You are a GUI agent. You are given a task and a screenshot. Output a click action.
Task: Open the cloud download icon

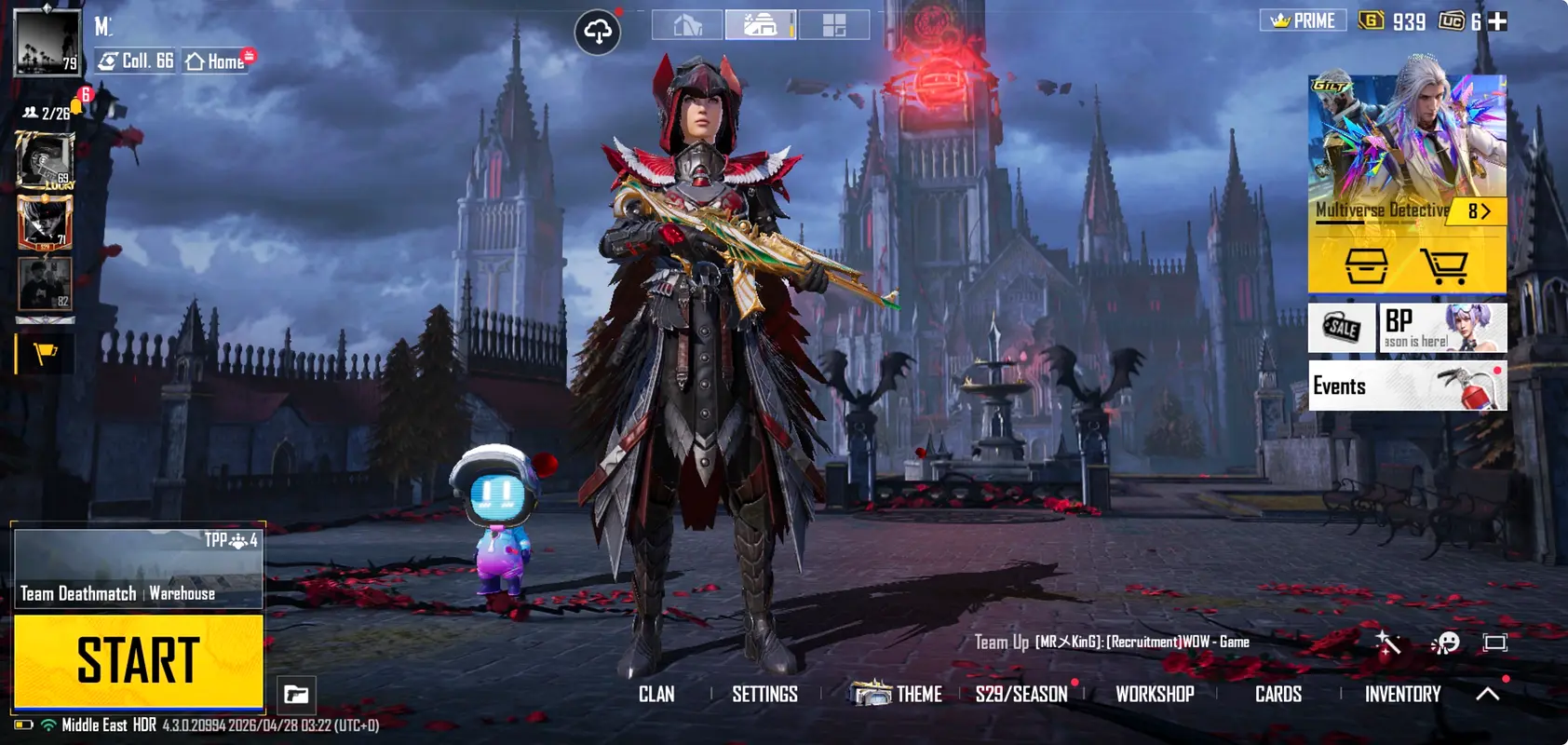[598, 33]
